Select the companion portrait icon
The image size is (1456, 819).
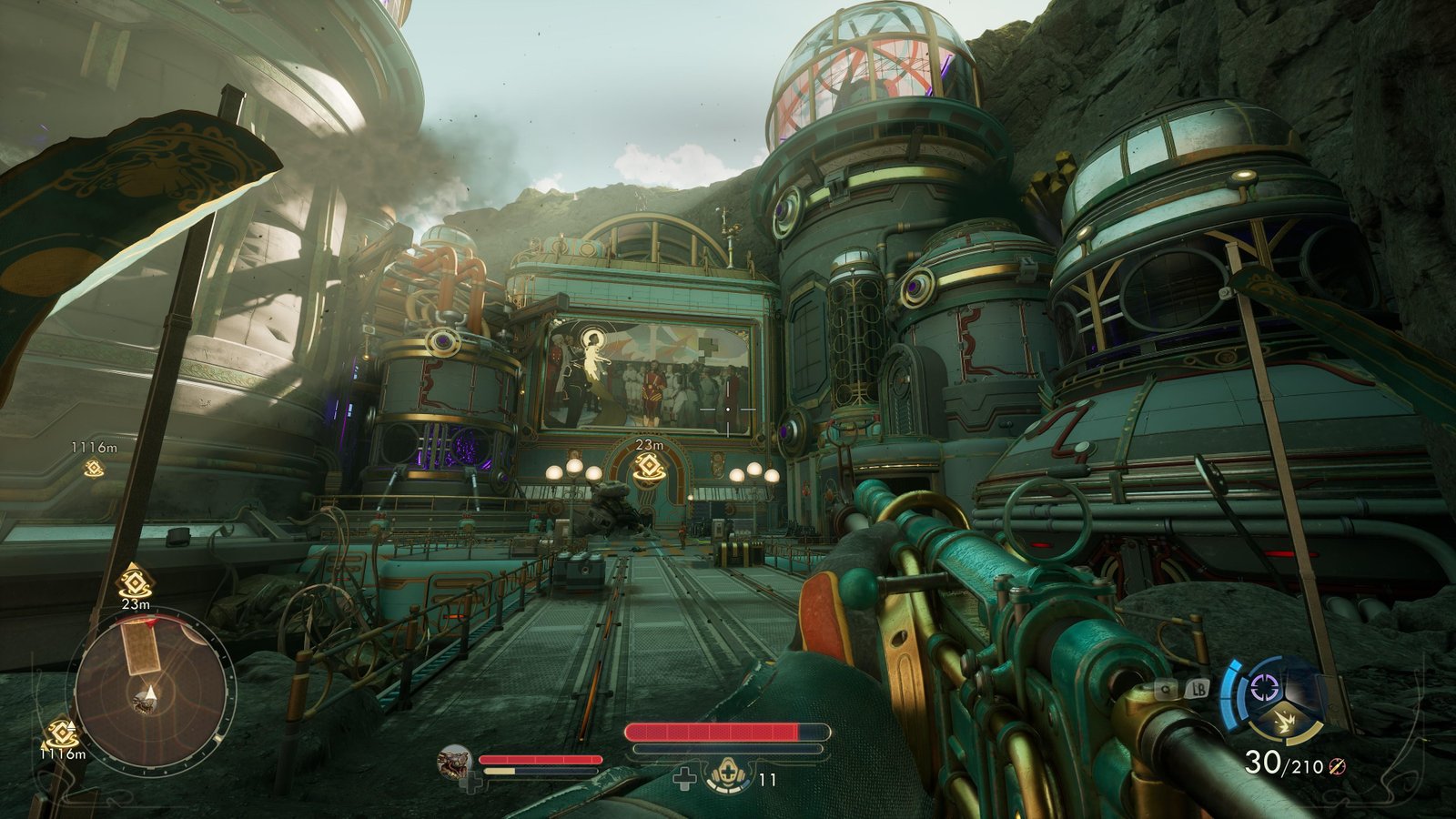coord(455,763)
